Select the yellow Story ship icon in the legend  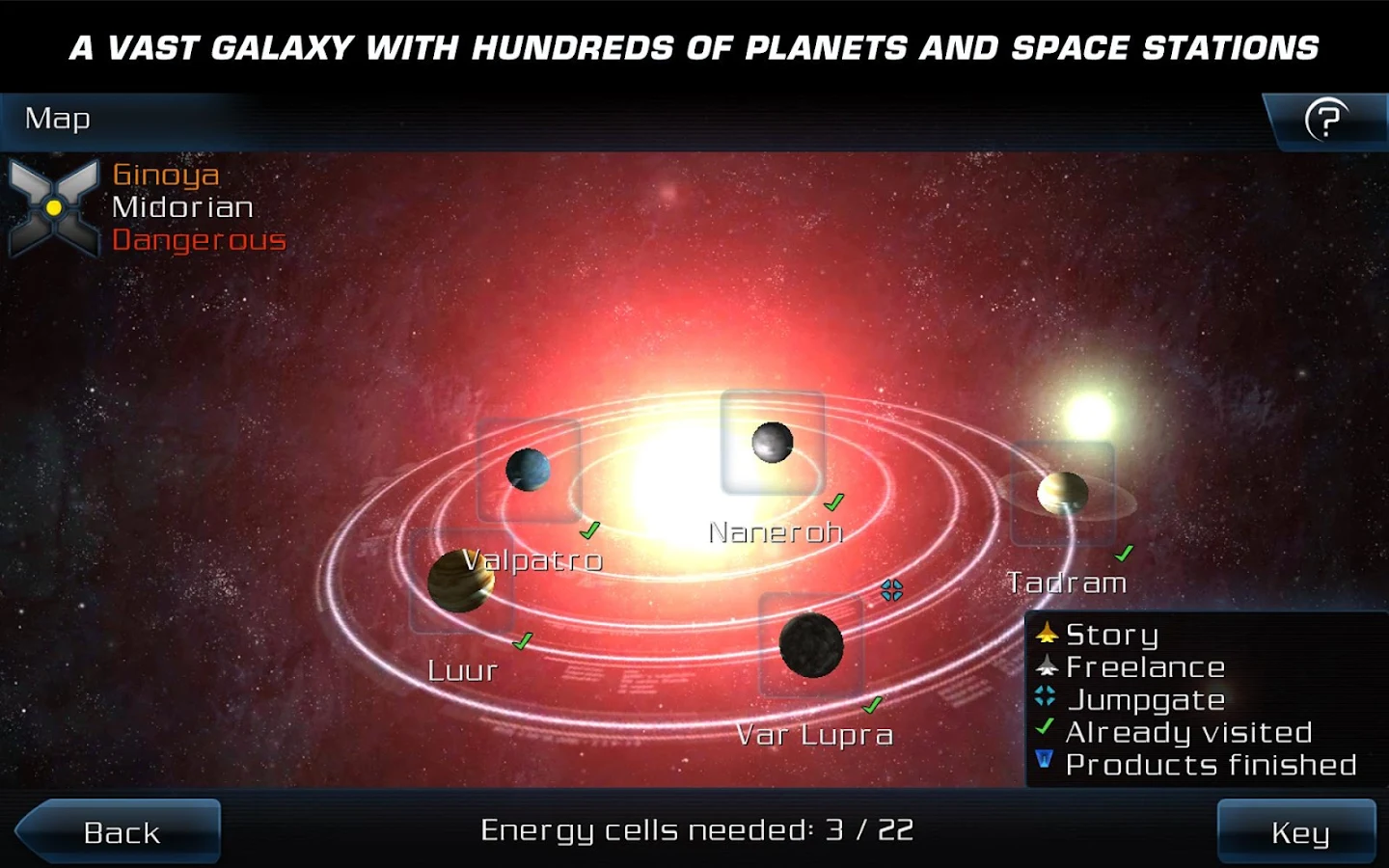tap(1048, 635)
